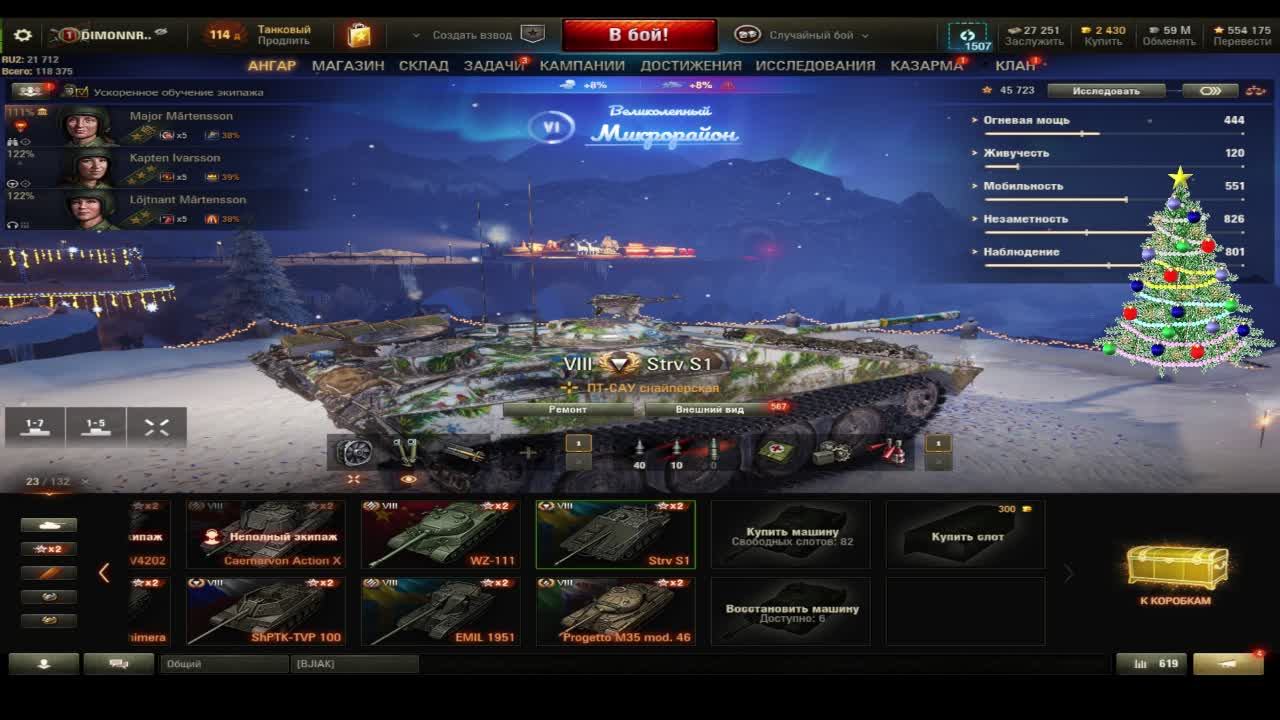Switch to the КАЗАРМА tab

coord(926,65)
